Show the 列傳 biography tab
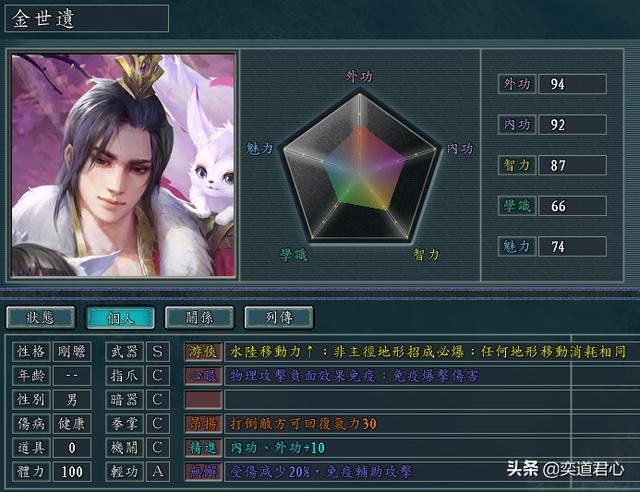 coord(279,318)
